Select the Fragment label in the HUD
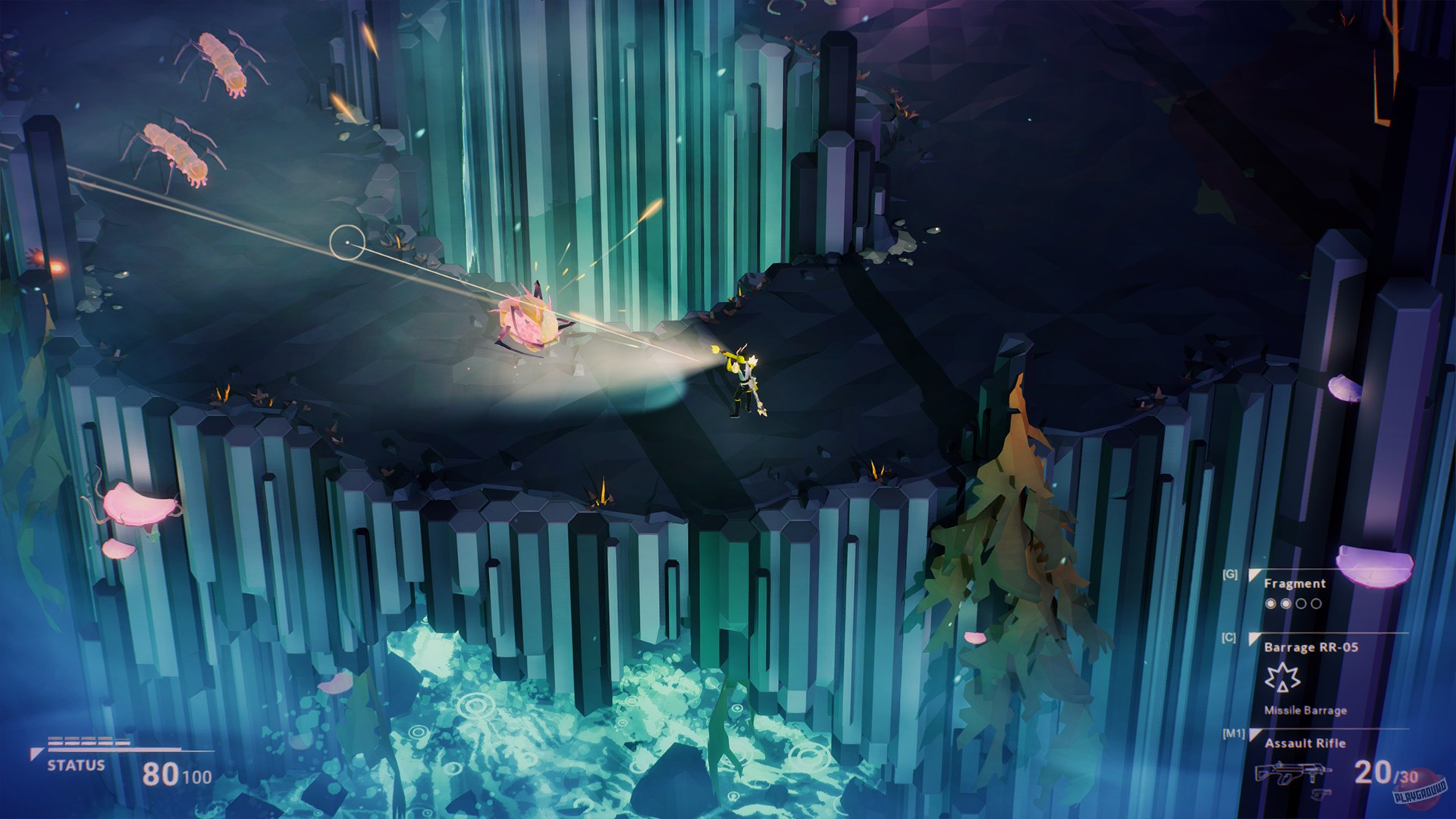 pos(1294,584)
